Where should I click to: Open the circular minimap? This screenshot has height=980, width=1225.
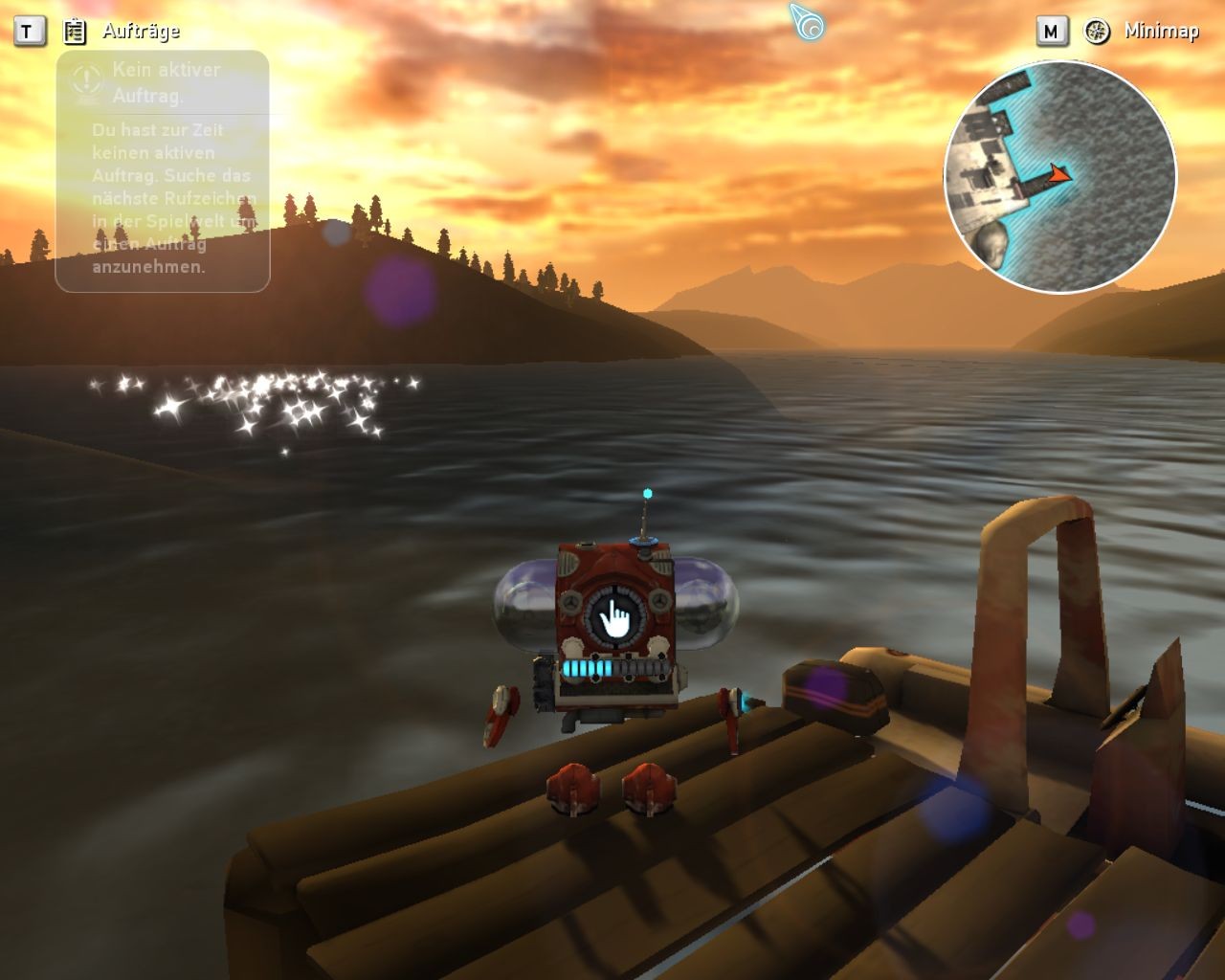click(x=1060, y=177)
